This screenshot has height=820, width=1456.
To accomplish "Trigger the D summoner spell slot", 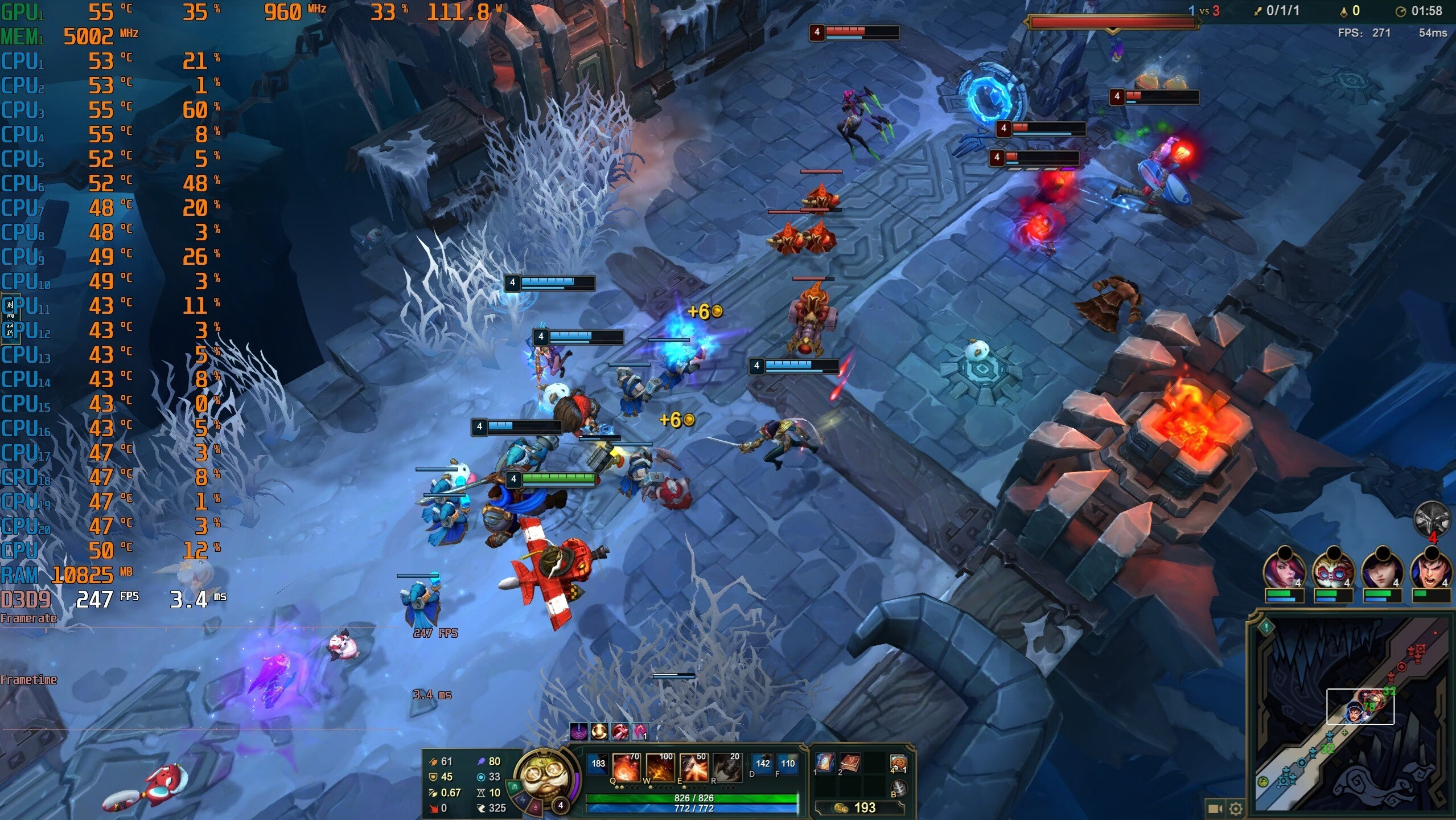I will [763, 764].
